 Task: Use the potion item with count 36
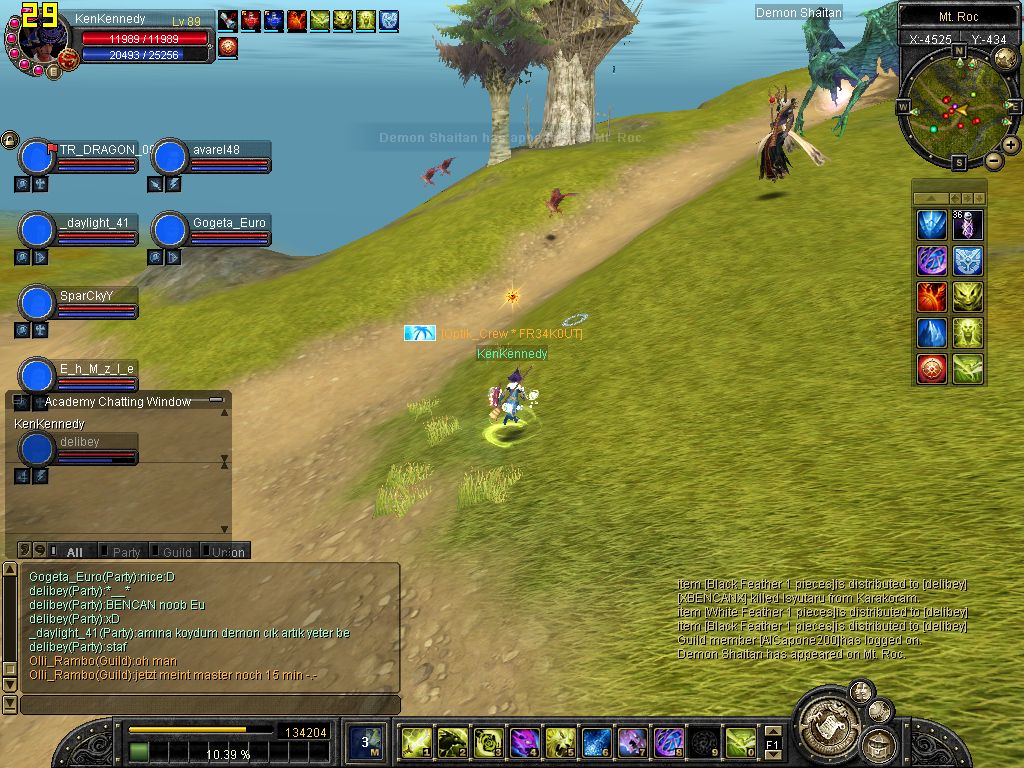tap(967, 225)
